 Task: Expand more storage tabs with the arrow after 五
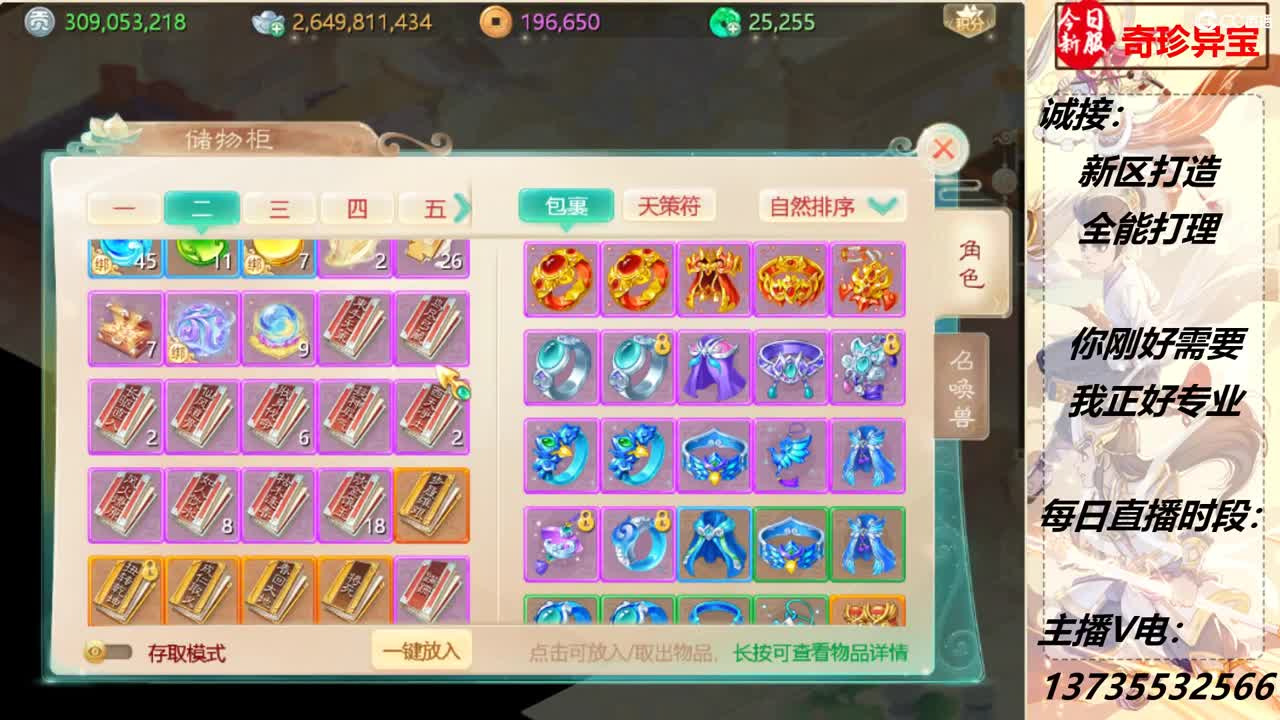point(459,207)
